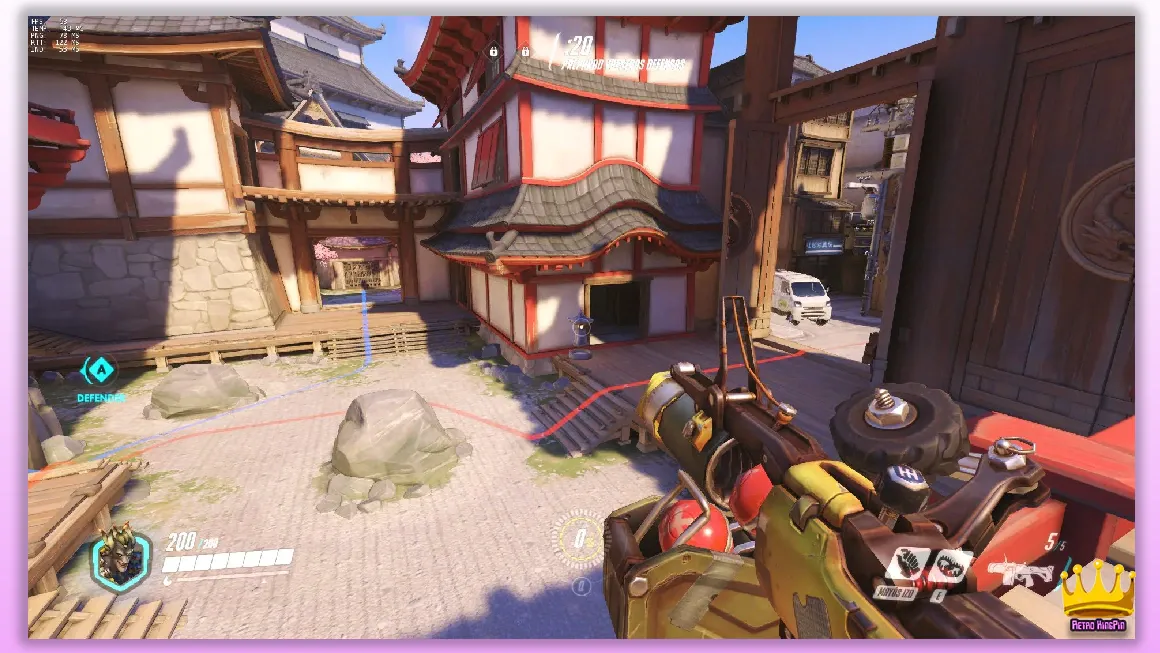Viewport: 1160px width, 653px height.
Task: Select the objective A Defend marker
Action: tap(98, 371)
